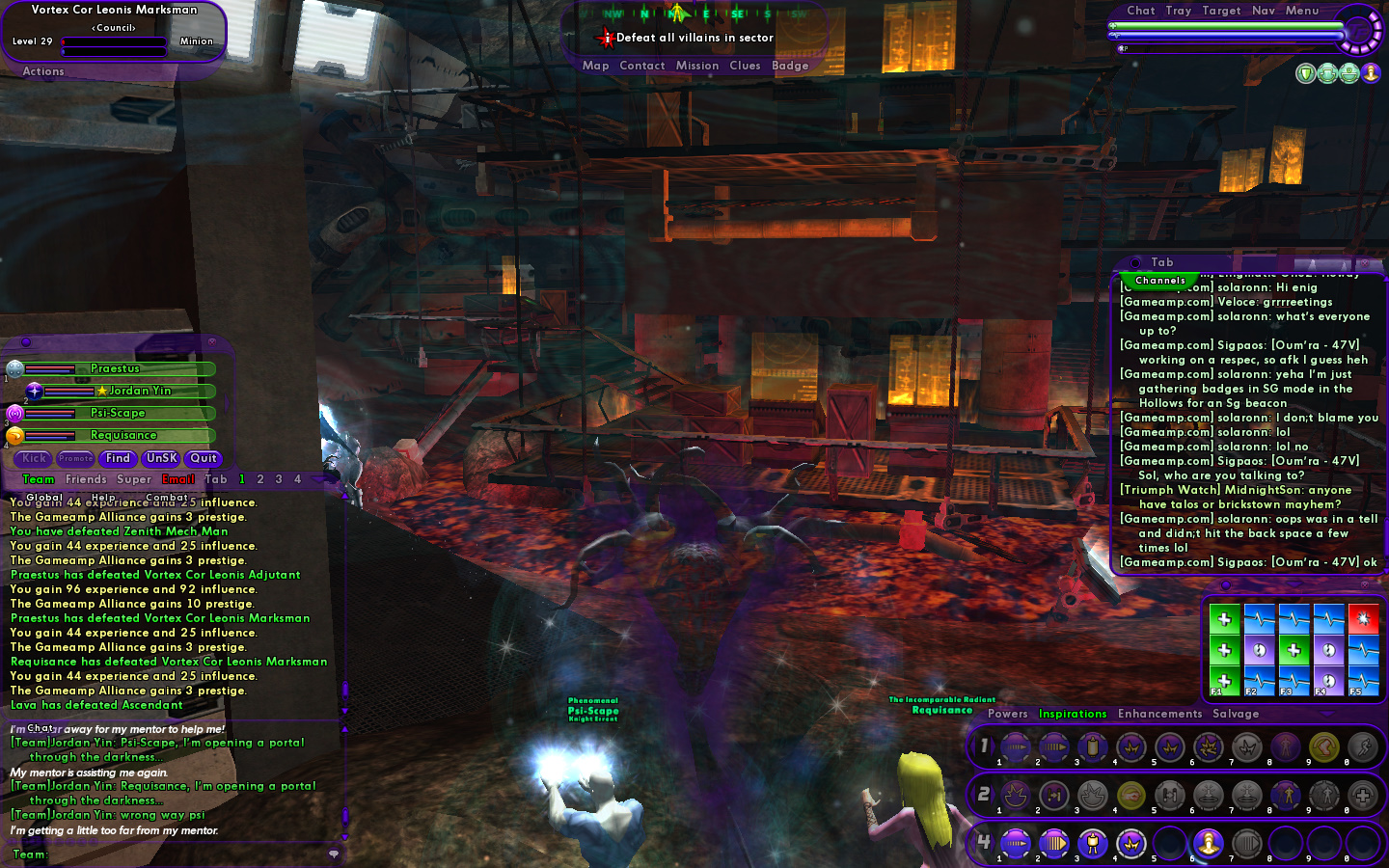
Task: Toggle the power Tray
Action: pyautogui.click(x=1178, y=11)
